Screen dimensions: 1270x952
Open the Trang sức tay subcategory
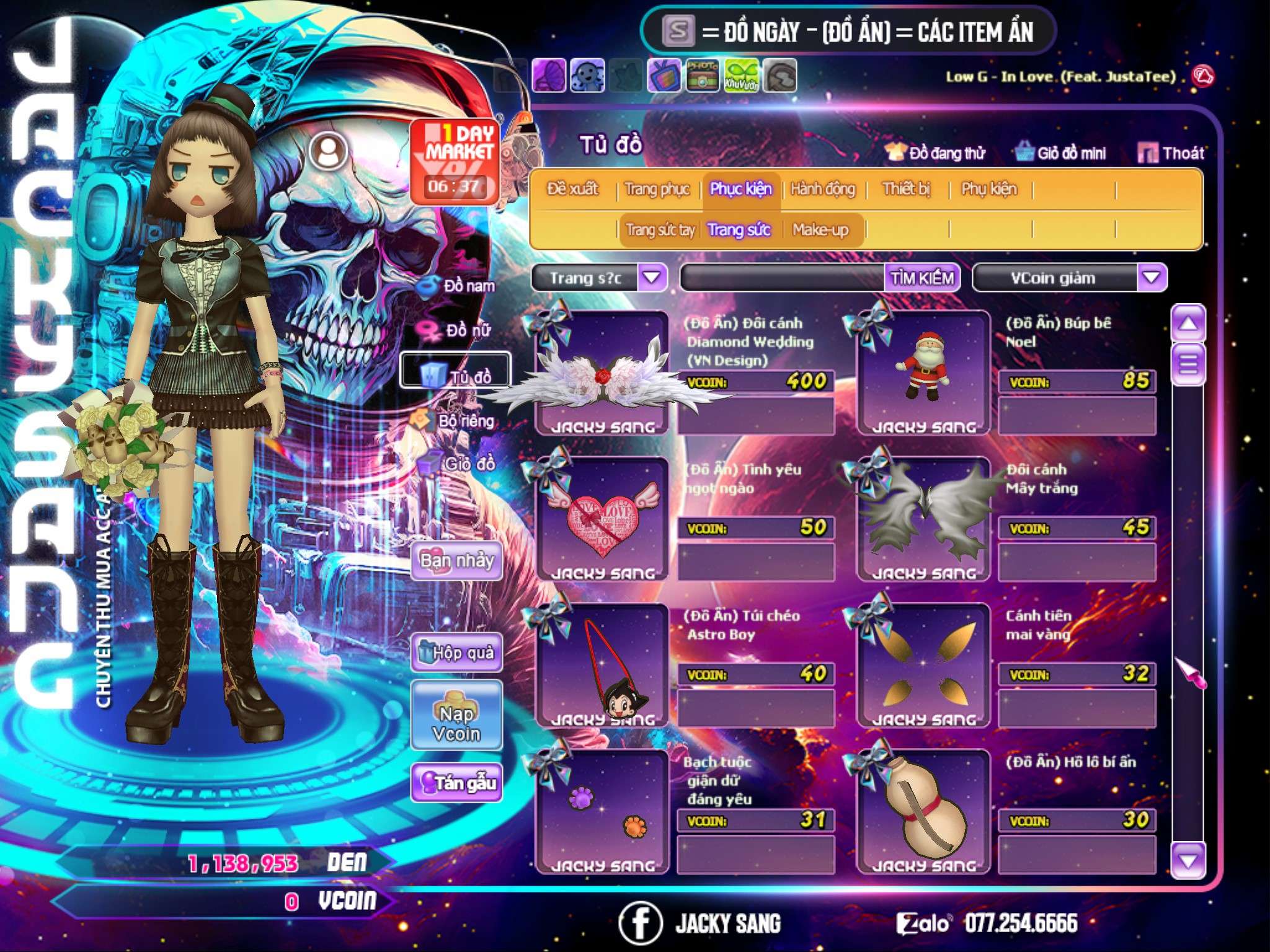(x=660, y=230)
